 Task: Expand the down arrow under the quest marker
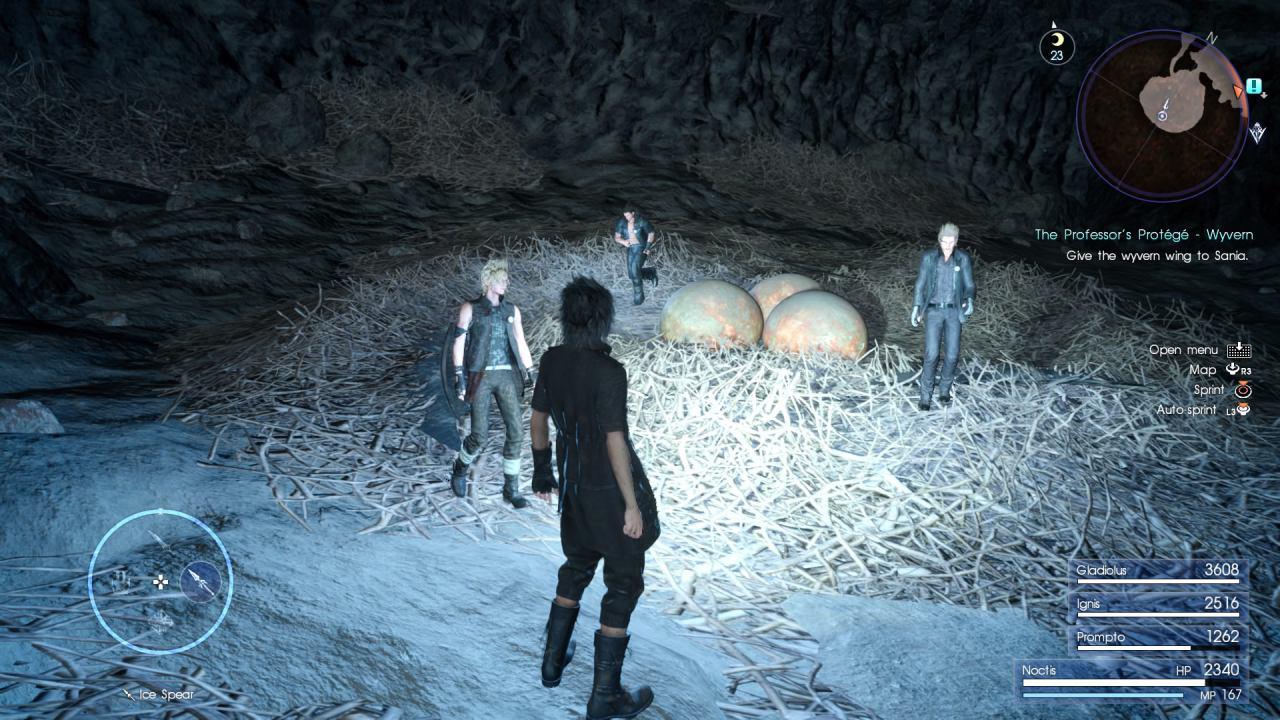click(x=1263, y=95)
